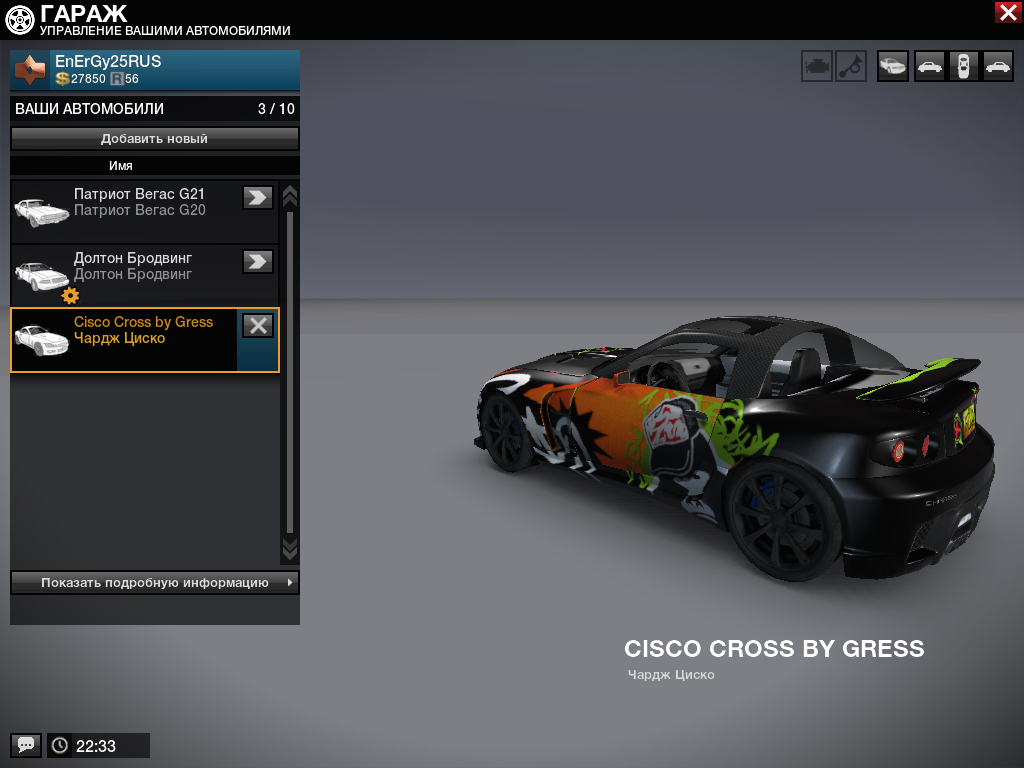Click the 'Имя' column header
Screen dimensions: 1024x768
(121, 166)
